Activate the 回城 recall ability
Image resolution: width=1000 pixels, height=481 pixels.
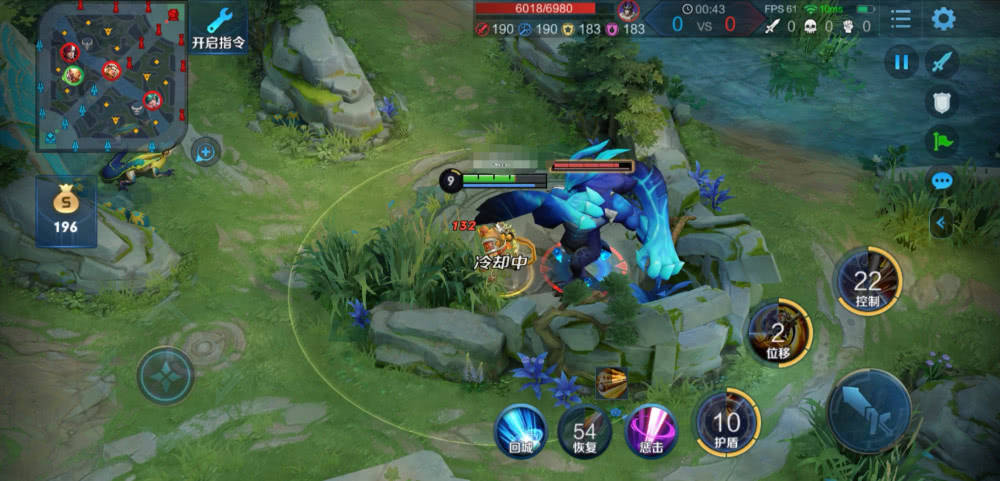coord(521,431)
